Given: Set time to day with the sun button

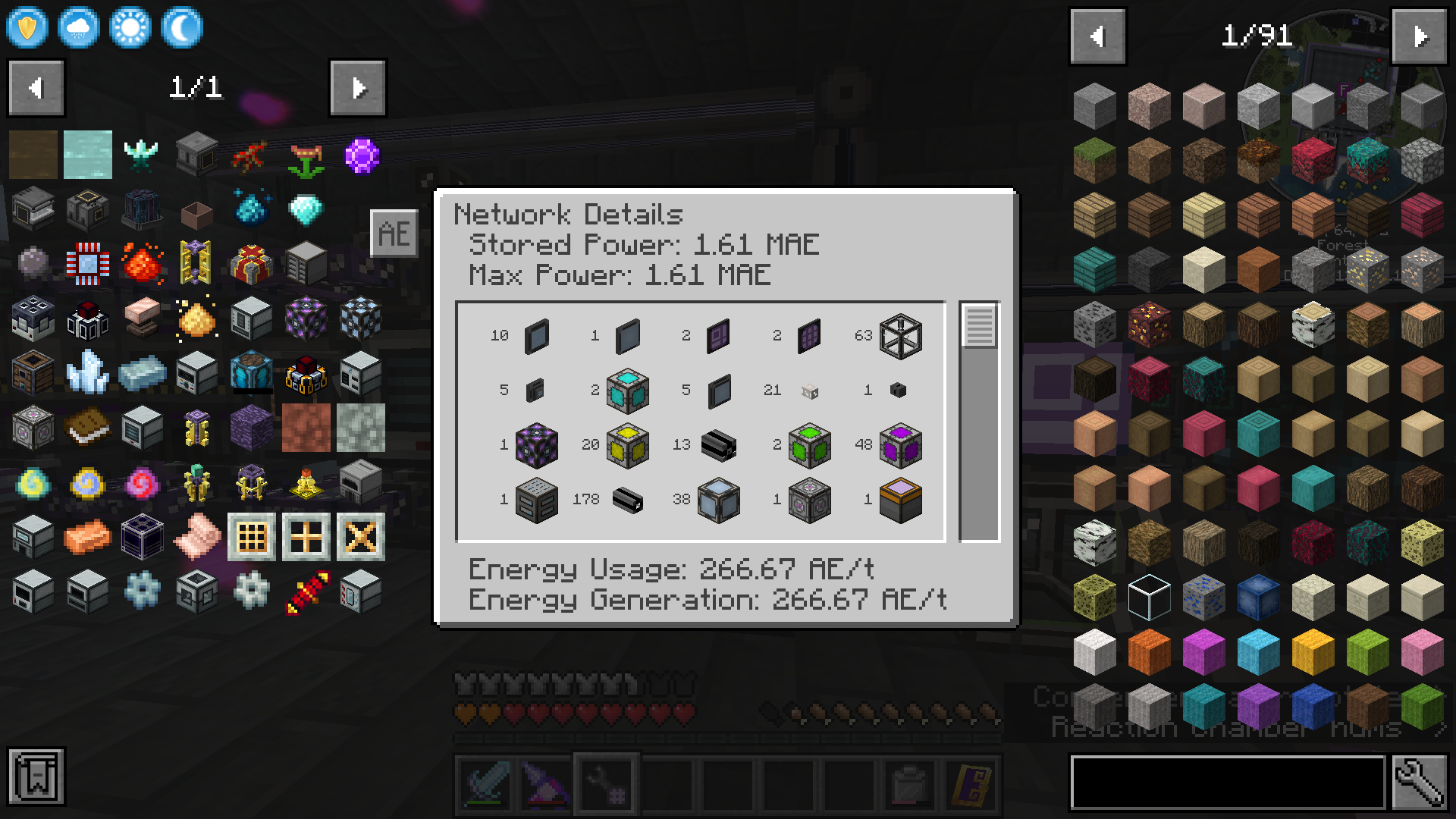Looking at the screenshot, I should tap(130, 27).
